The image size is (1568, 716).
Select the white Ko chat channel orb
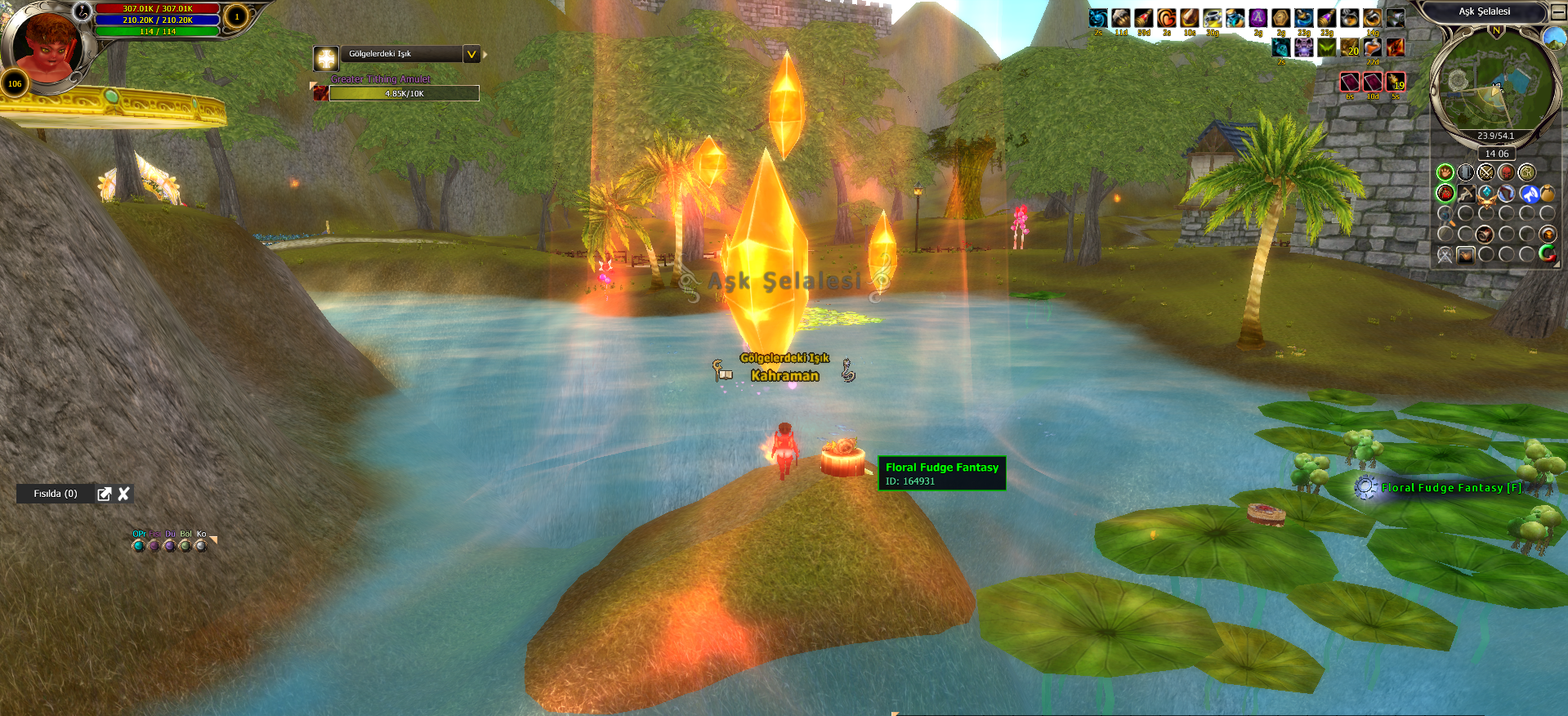pyautogui.click(x=201, y=545)
